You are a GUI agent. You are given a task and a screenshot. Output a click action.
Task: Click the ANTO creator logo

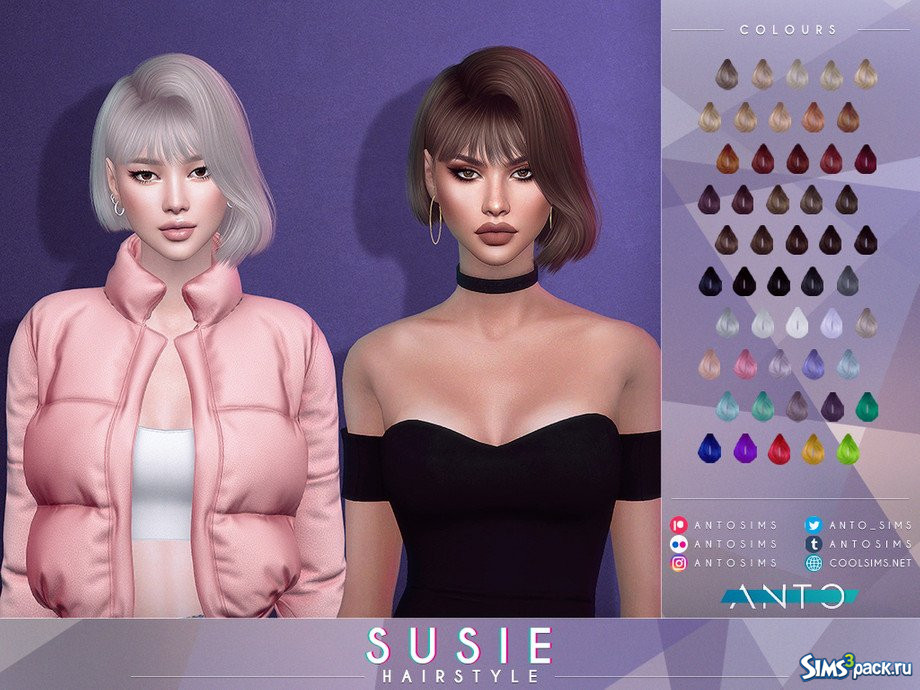[790, 597]
